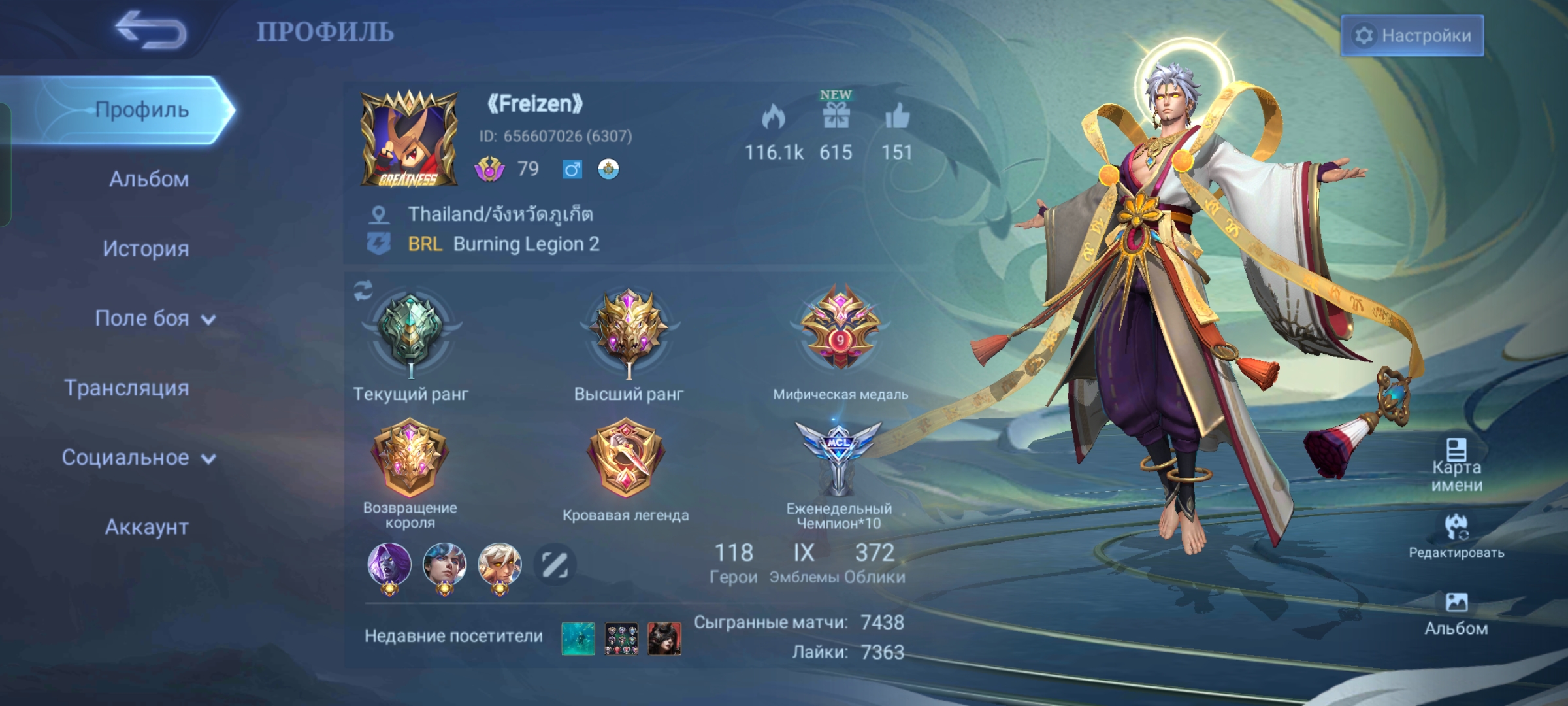Open Карта имени on the right
This screenshot has width=1568, height=706.
point(1456,465)
